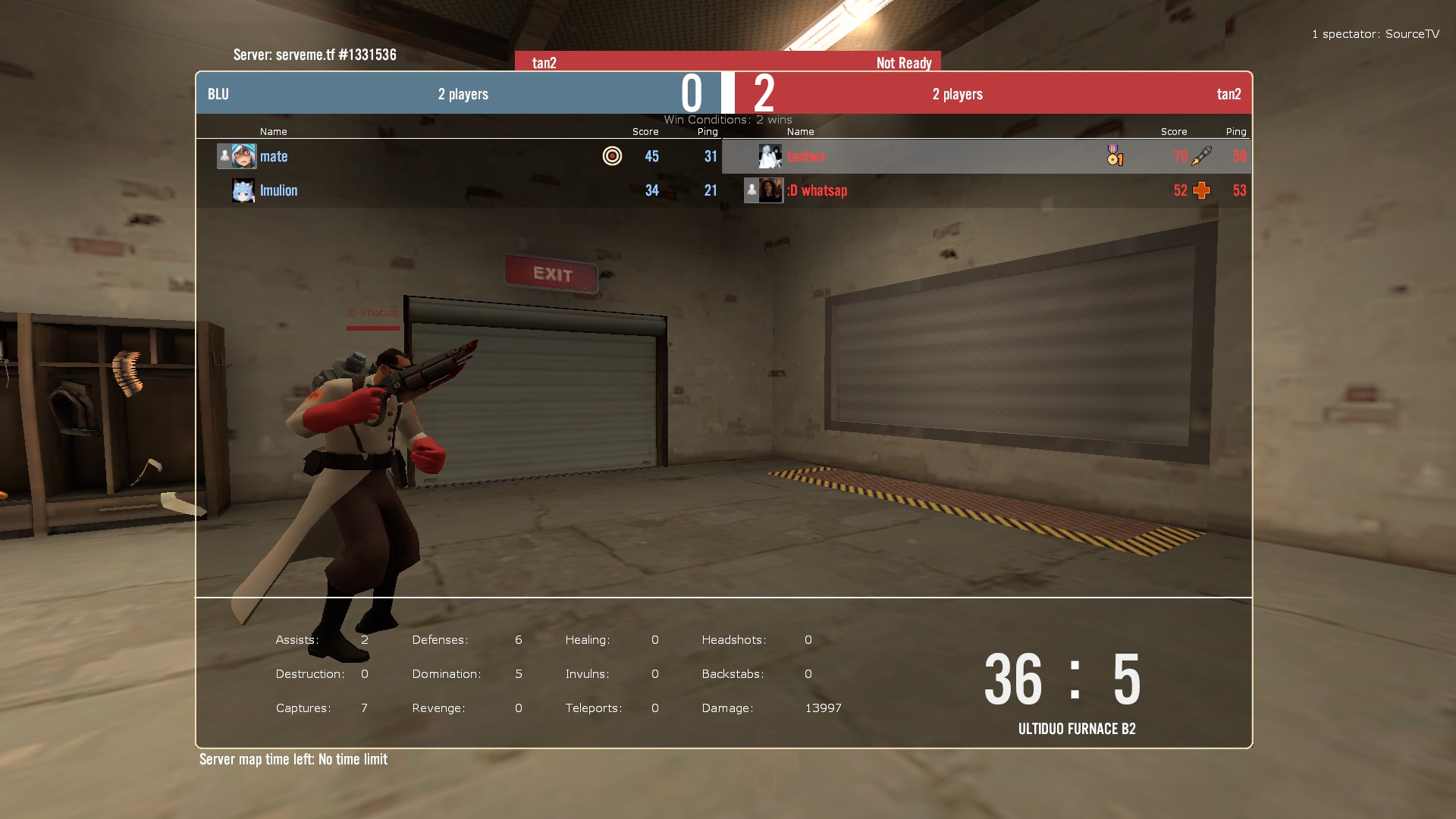Click the Medic cross class icon
Viewport: 1456px width, 819px height.
coord(1201,190)
